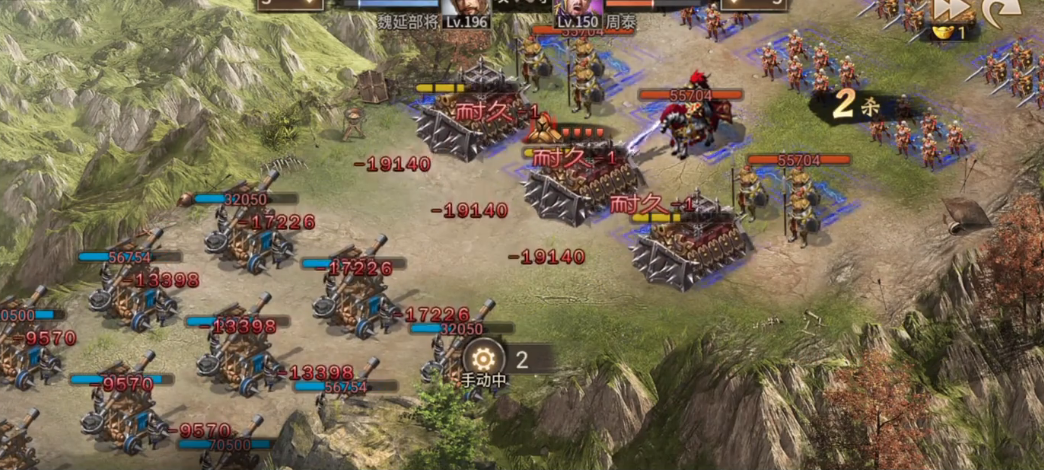The height and width of the screenshot is (470, 1044).
Task: Click the fast-forward battle speed button
Action: [x=953, y=9]
